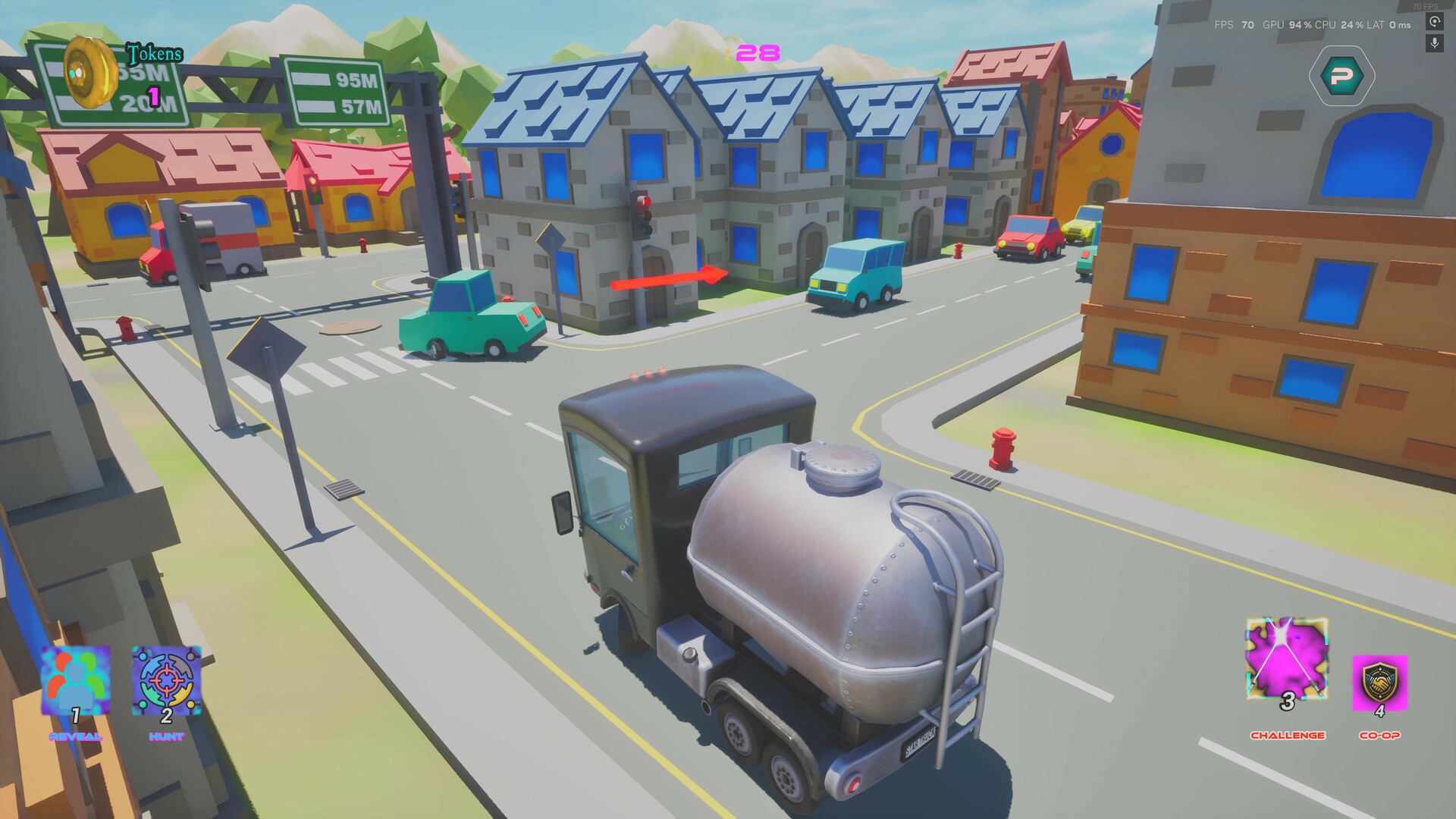The image size is (1456, 819).
Task: Open the HUNT label menu entry
Action: [x=165, y=735]
